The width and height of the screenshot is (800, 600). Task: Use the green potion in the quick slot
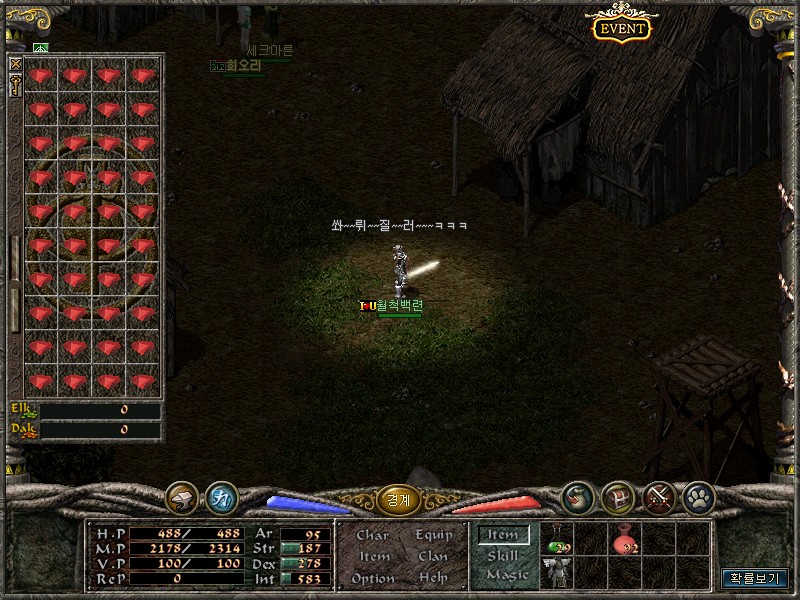[x=556, y=541]
